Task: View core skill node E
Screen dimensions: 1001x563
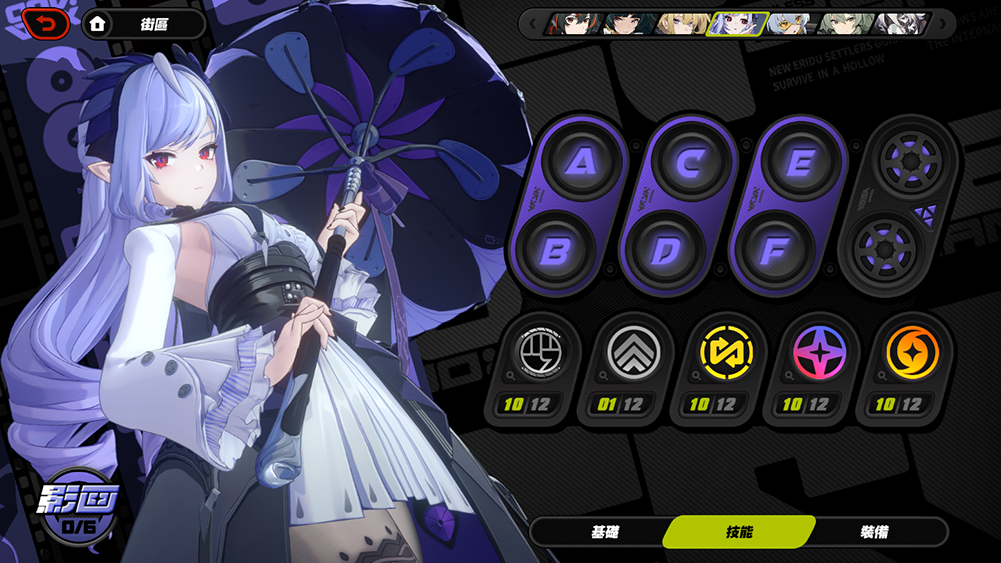Action: [798, 162]
